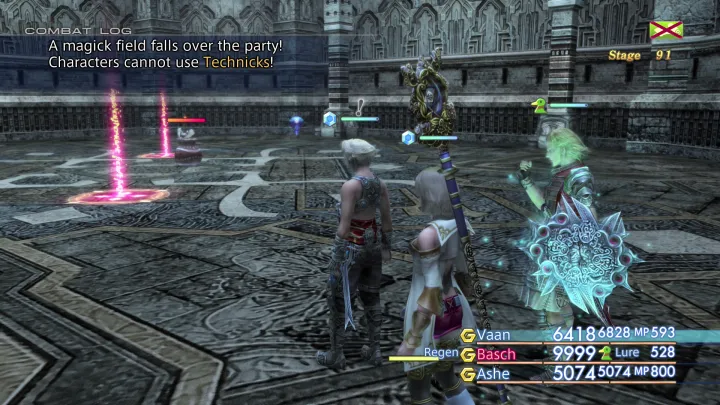Click the crossed-out flag icon
720x405 pixels.
[x=665, y=30]
